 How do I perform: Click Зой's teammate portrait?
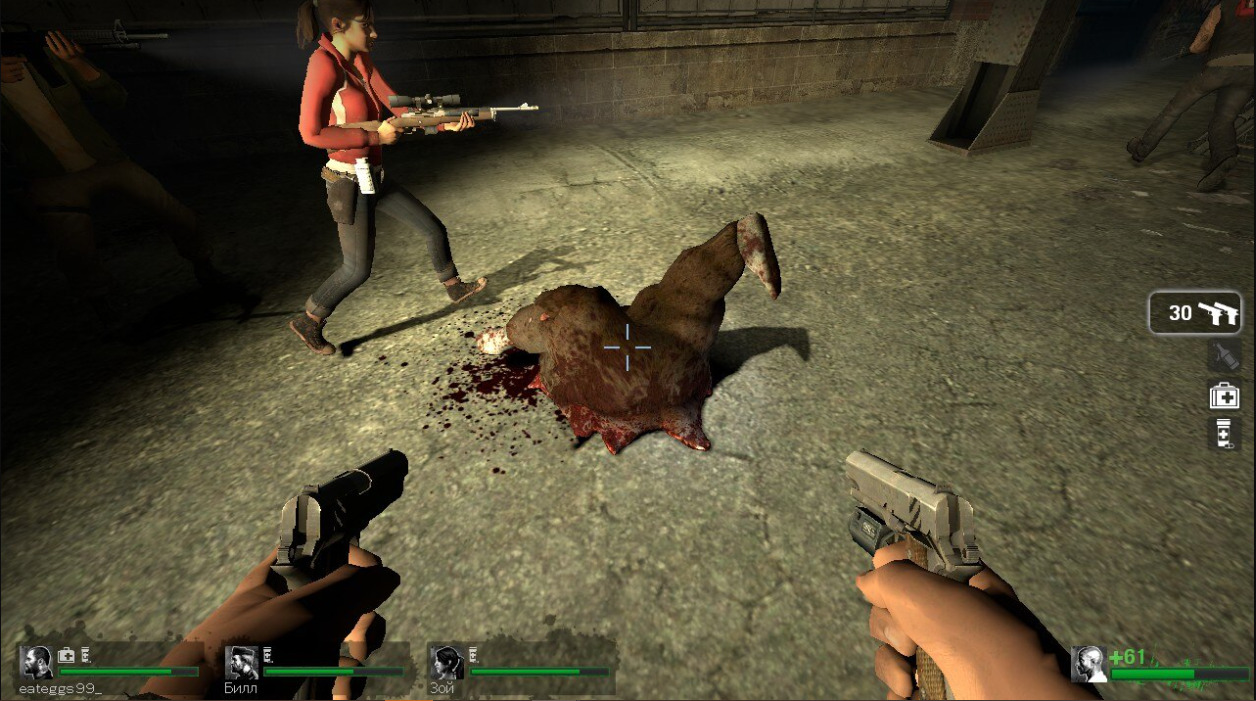coord(446,663)
